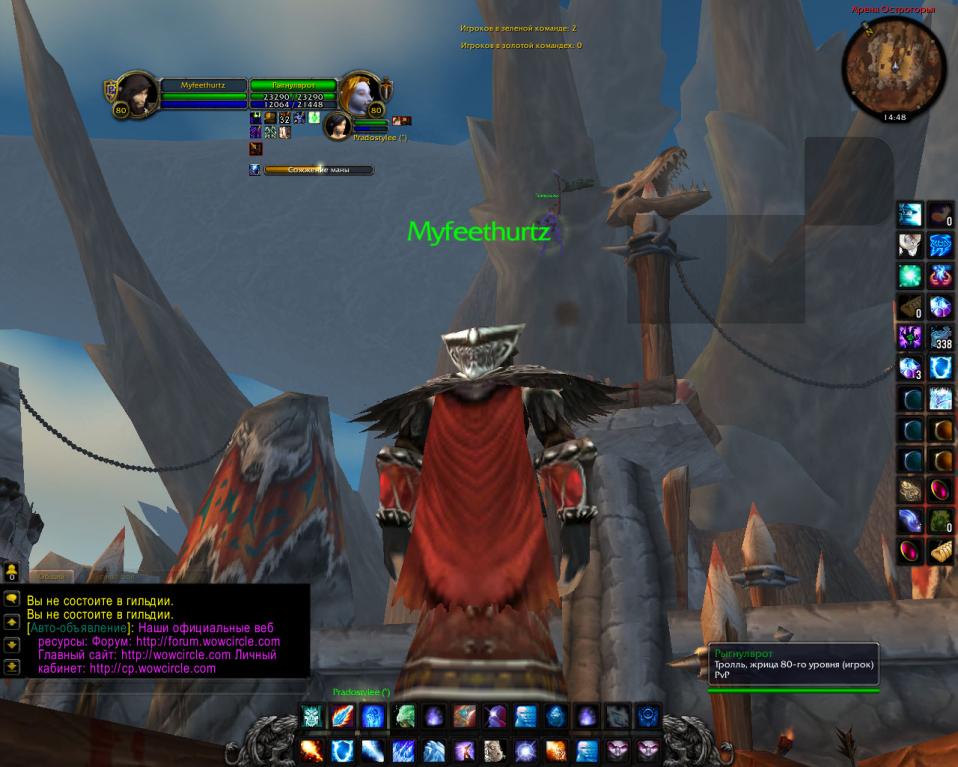Activate the white starburst spell icon
The height and width of the screenshot is (767, 958).
coord(526,749)
